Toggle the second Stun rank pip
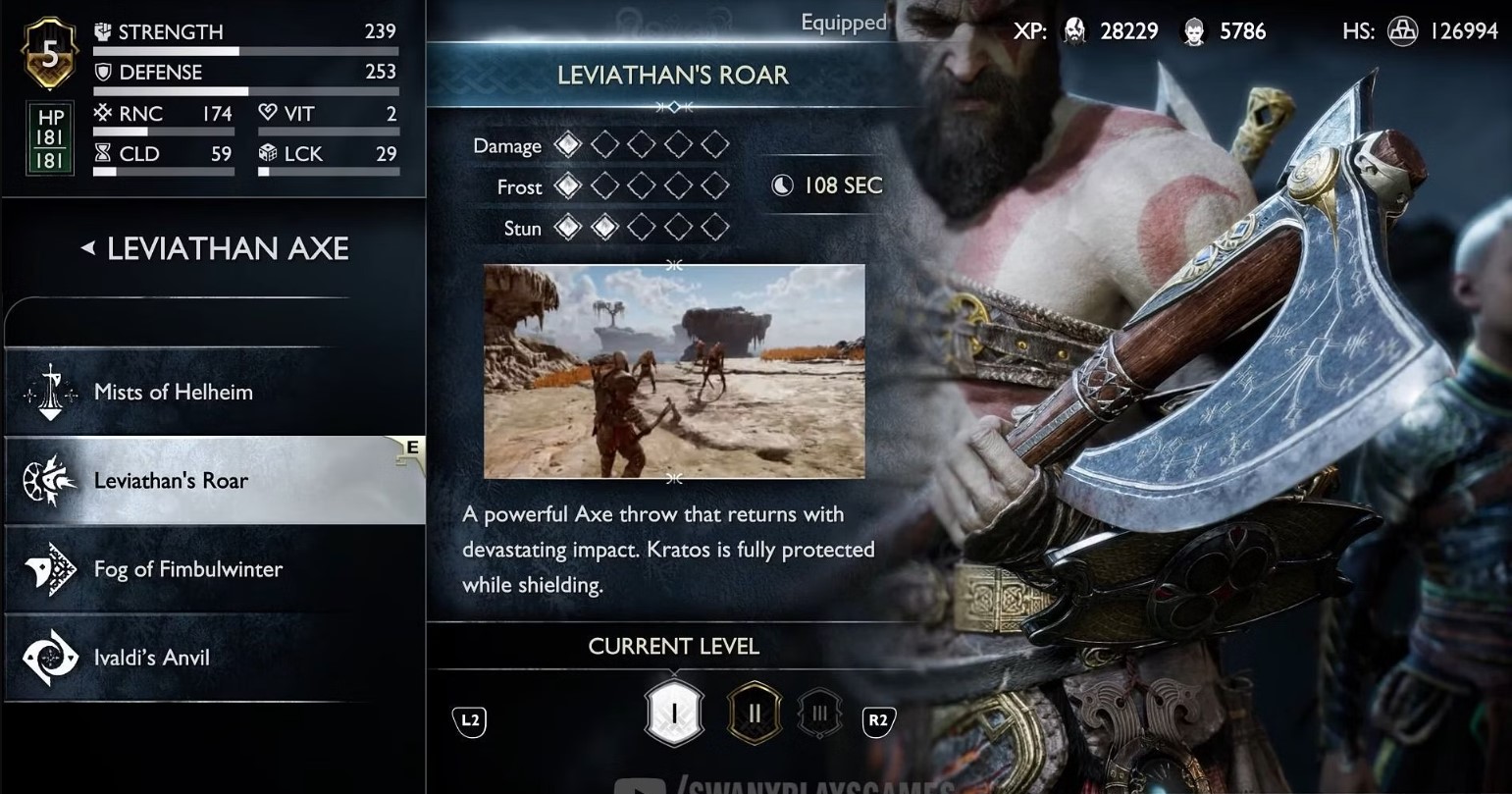 coord(603,227)
